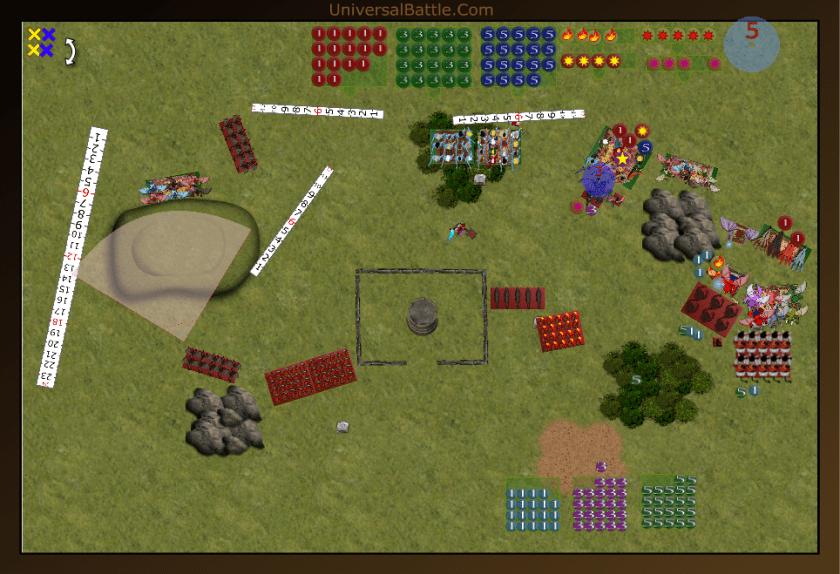Select the row of flame tokens

pos(588,35)
